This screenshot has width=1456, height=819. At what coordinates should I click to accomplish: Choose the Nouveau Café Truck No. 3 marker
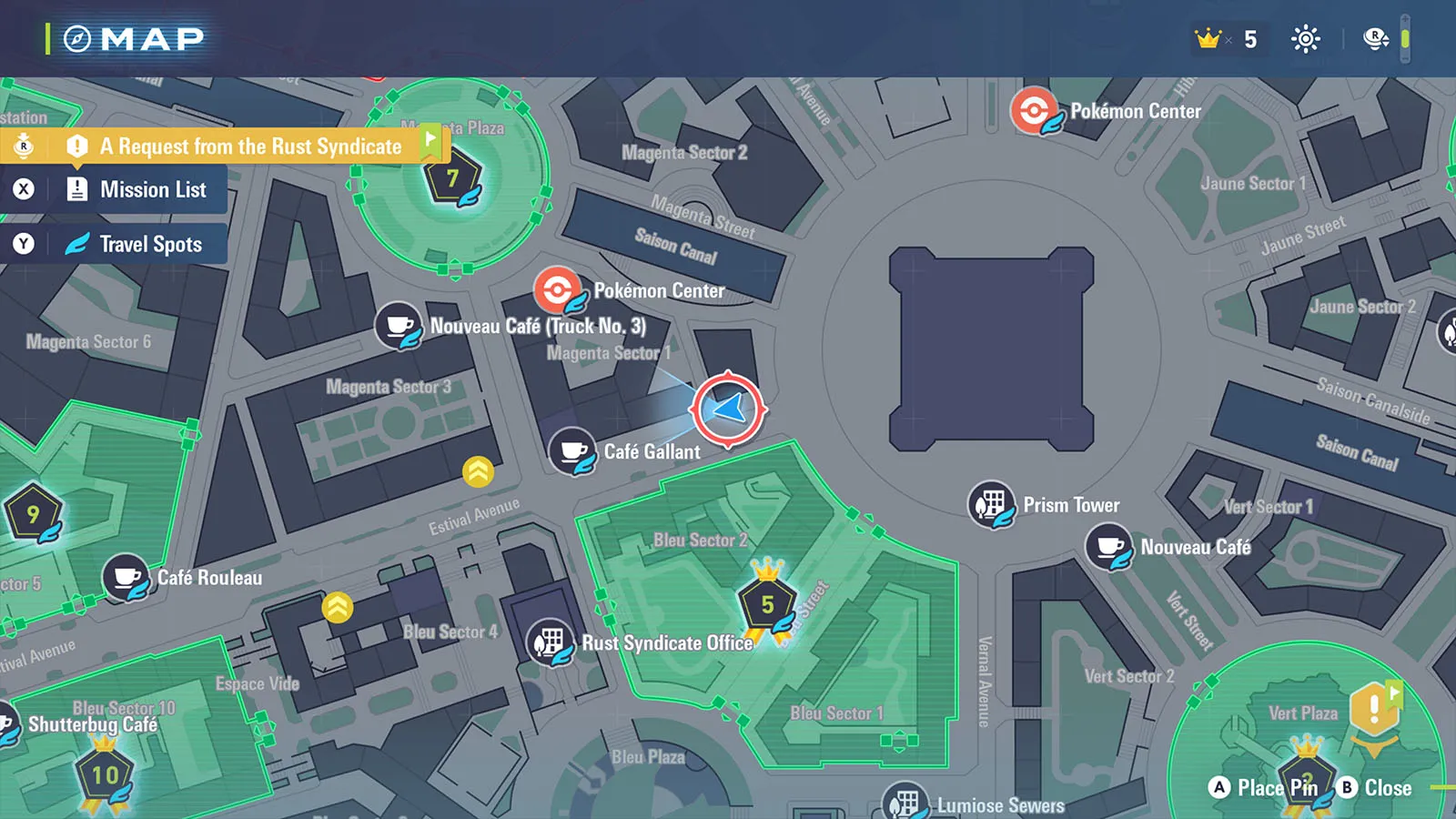point(399,326)
